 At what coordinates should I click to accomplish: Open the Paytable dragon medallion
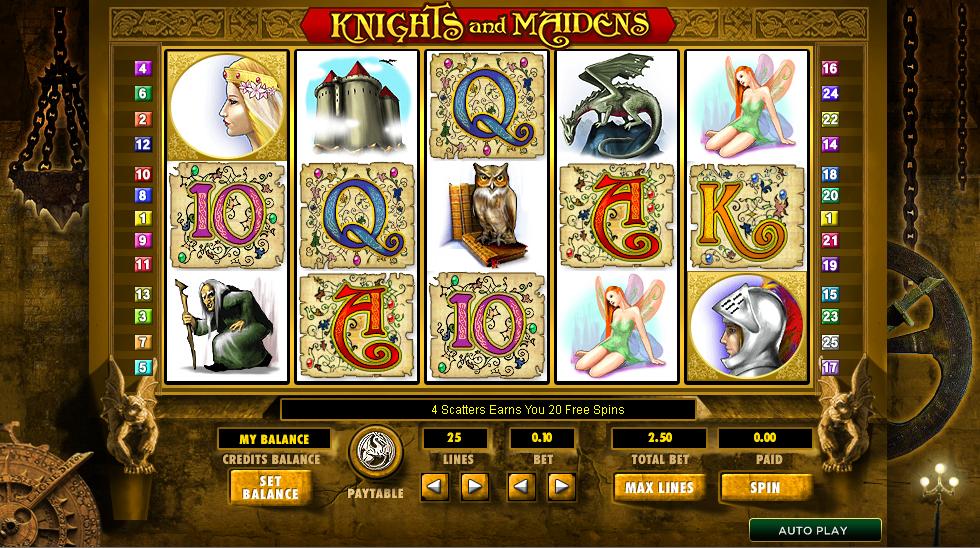[375, 455]
